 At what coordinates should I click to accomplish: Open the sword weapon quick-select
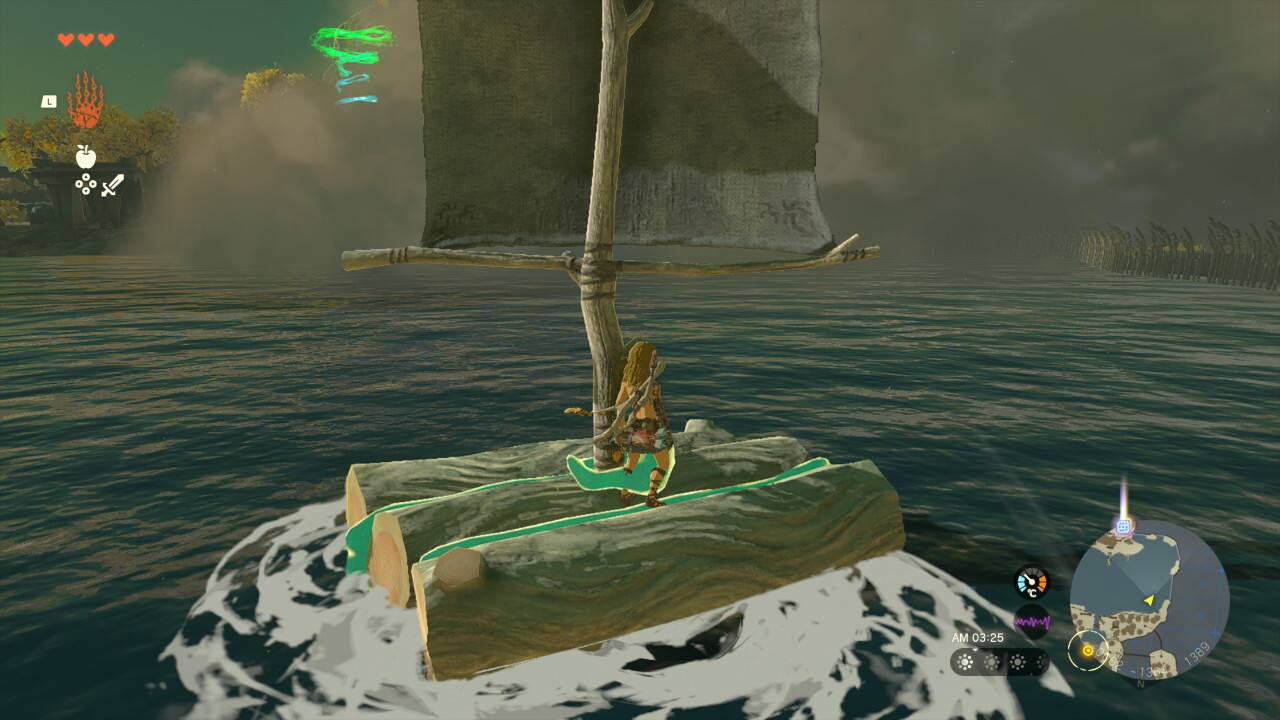pyautogui.click(x=112, y=185)
